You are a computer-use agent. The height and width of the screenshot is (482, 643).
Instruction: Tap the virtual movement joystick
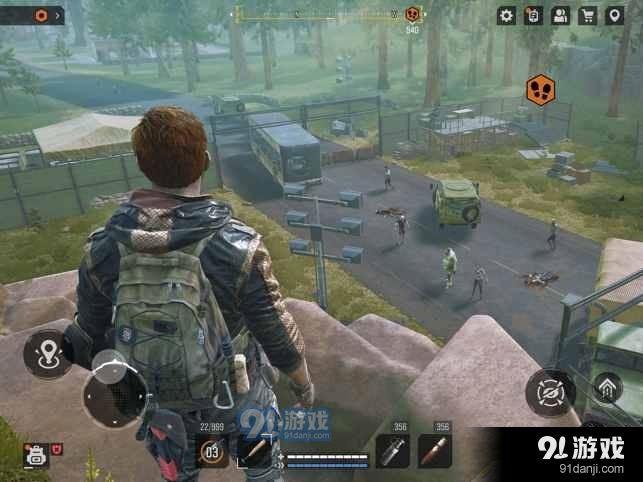click(x=114, y=394)
